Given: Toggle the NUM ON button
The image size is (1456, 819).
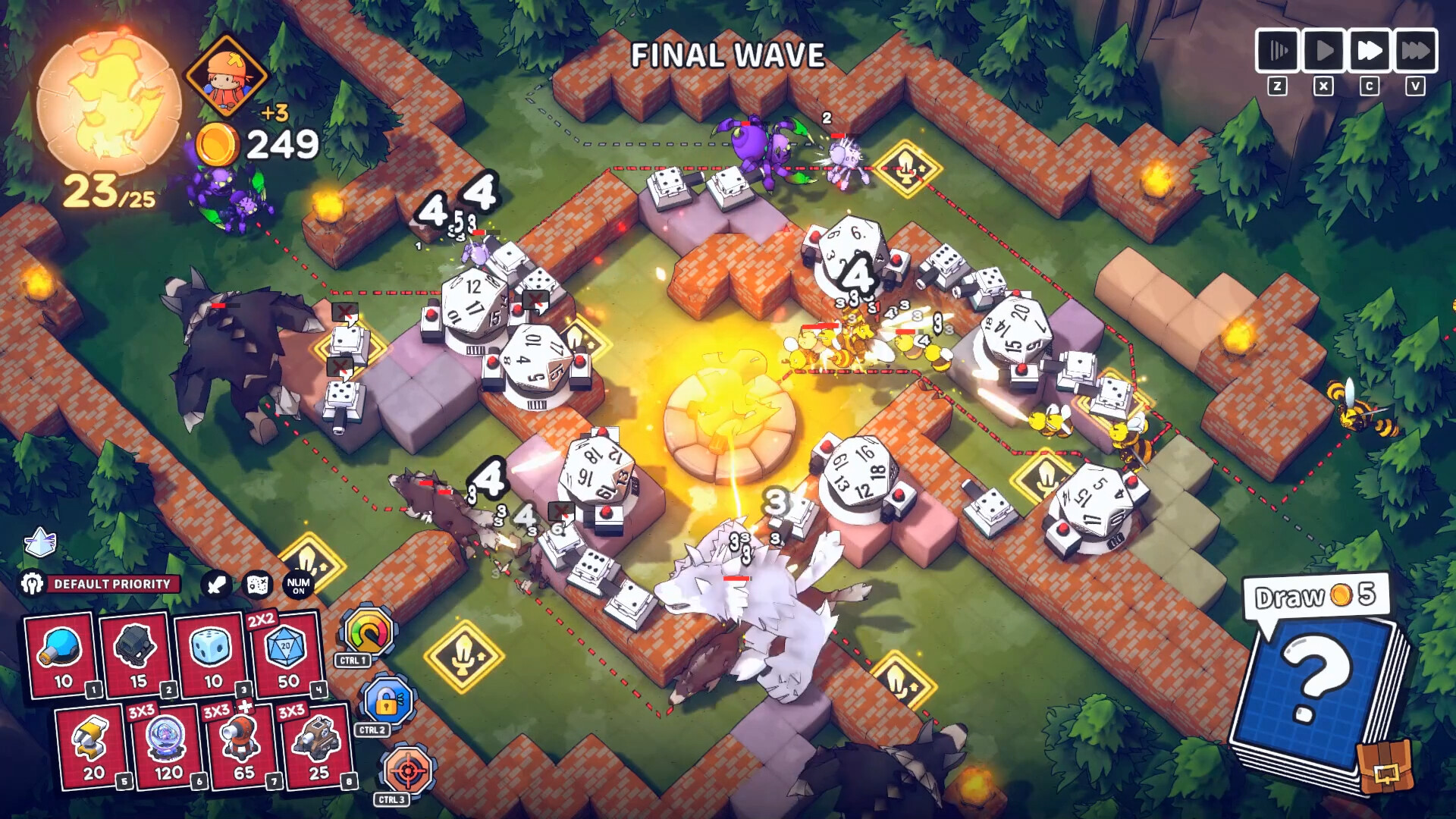Looking at the screenshot, I should click(x=298, y=585).
